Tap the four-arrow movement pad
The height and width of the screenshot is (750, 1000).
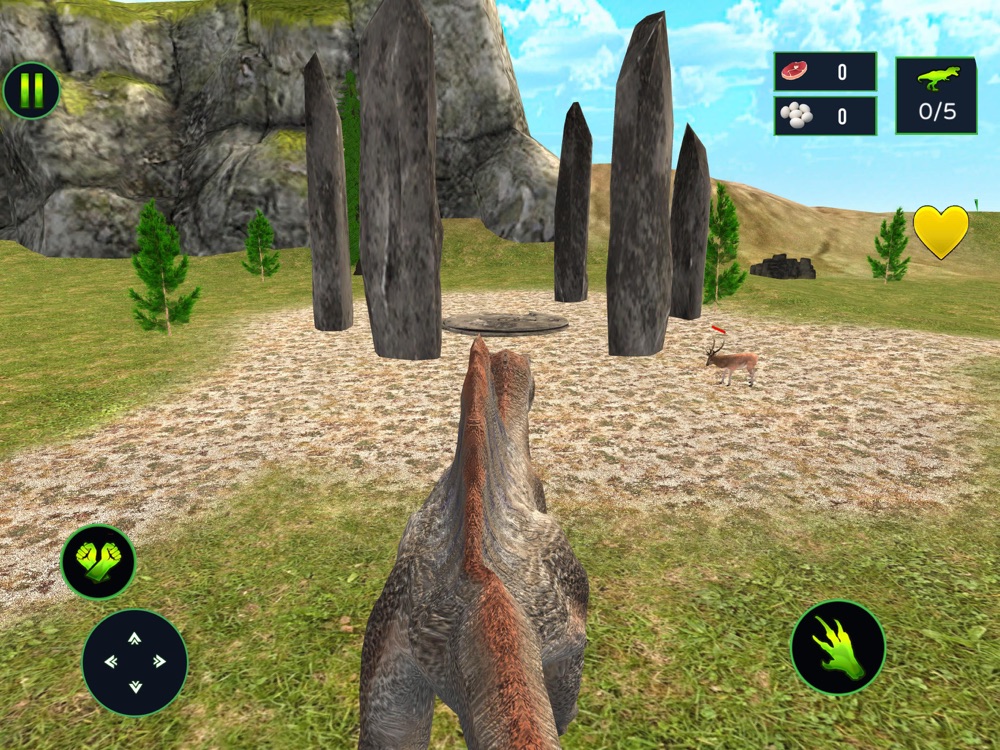[x=134, y=661]
